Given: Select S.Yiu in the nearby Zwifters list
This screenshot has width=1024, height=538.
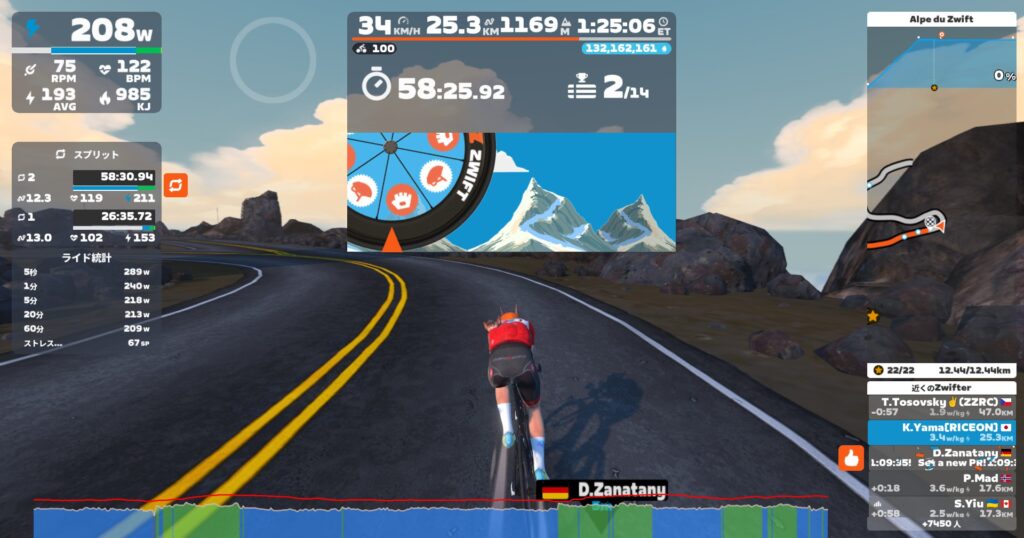Looking at the screenshot, I should click(940, 509).
